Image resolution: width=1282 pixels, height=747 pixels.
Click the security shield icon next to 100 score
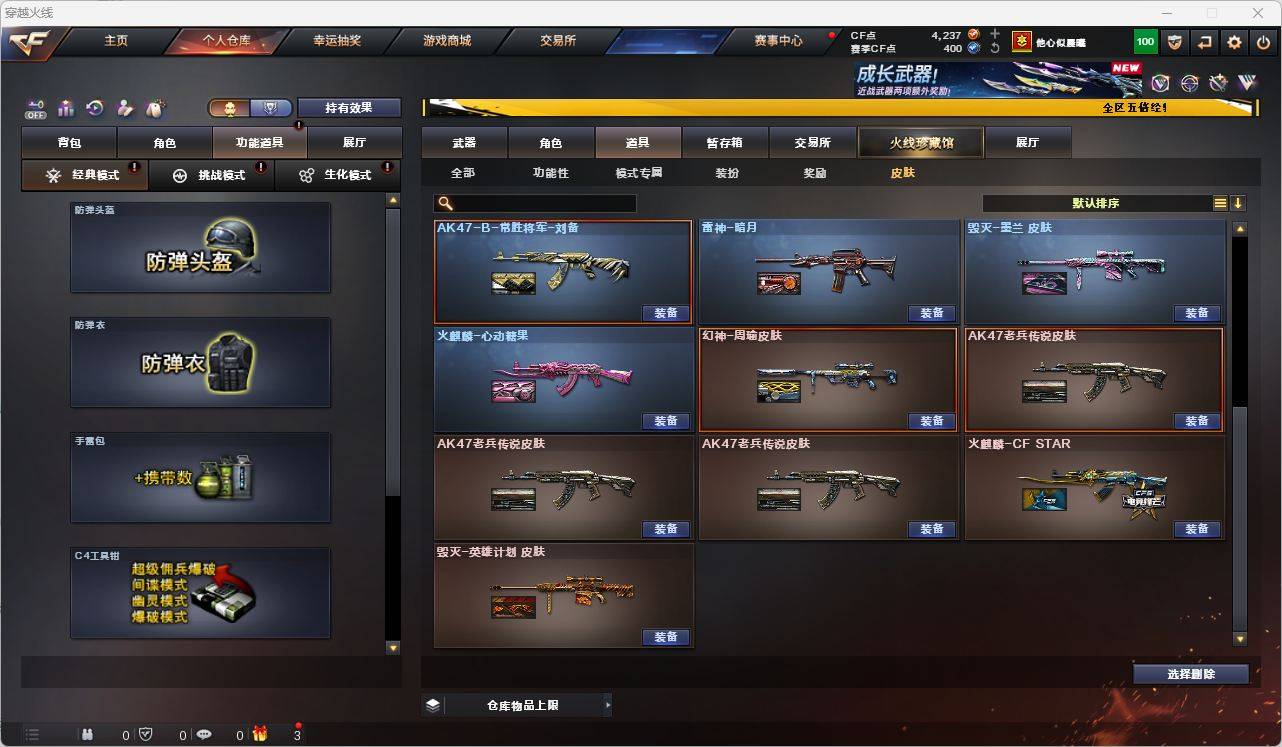coord(1176,41)
